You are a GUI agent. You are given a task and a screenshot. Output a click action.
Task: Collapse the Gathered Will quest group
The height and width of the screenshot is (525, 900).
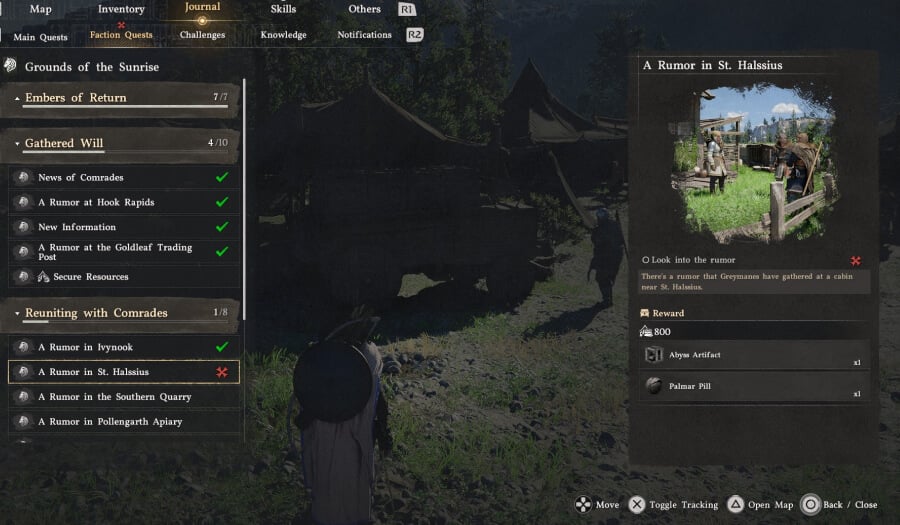[64, 143]
